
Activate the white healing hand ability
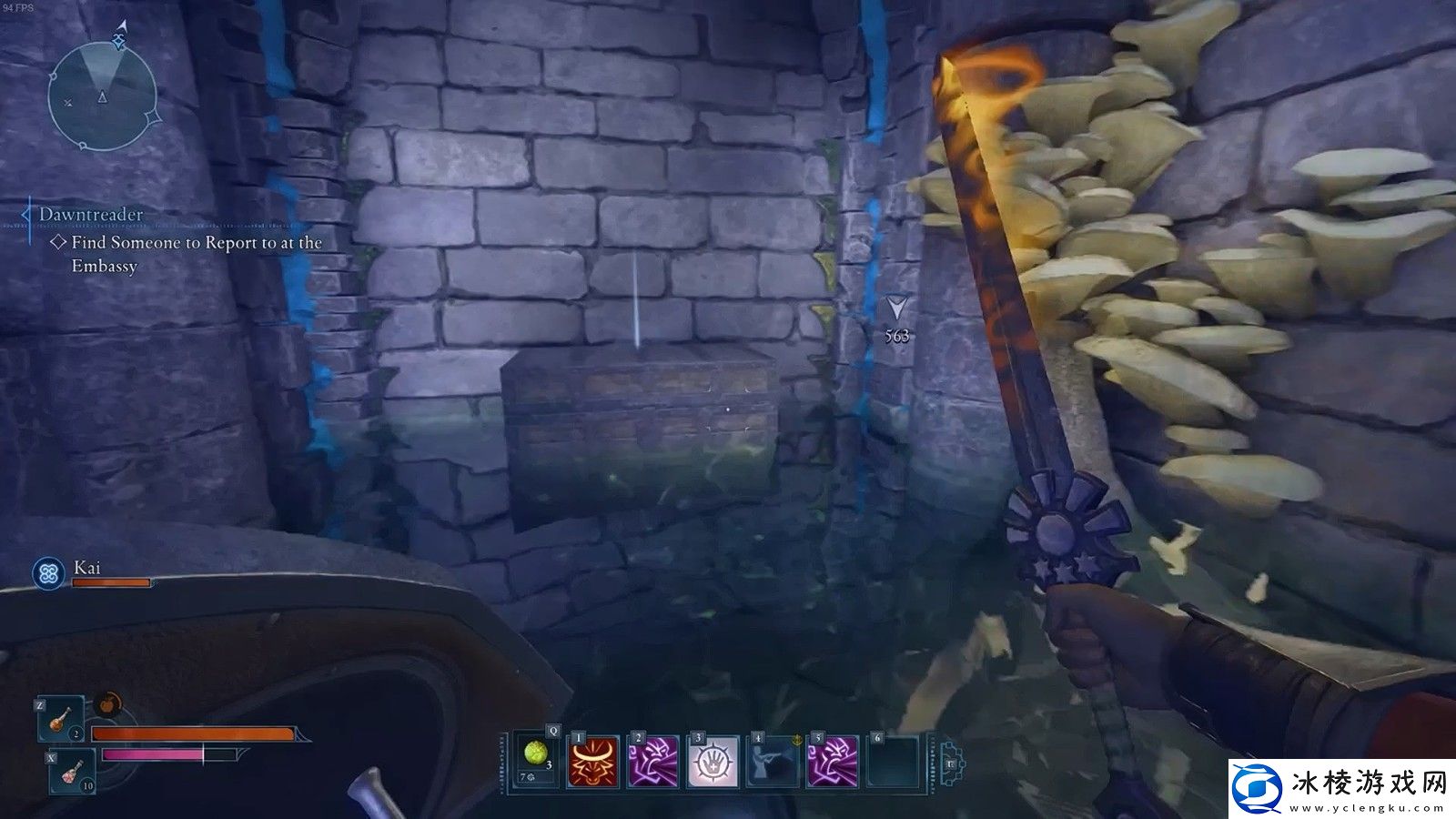(x=713, y=761)
